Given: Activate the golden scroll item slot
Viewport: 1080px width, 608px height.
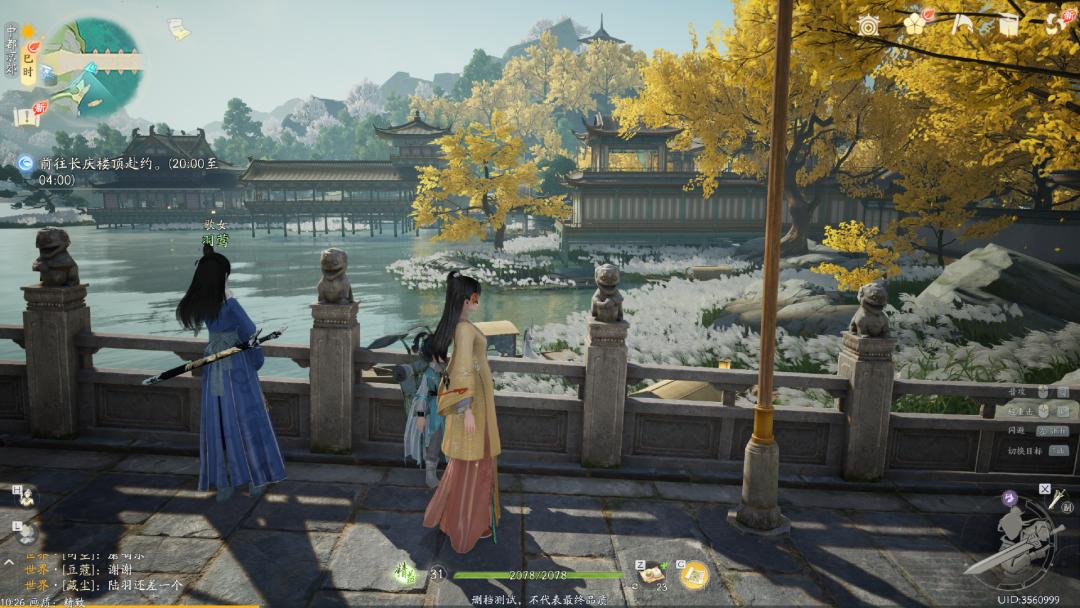Looking at the screenshot, I should 694,574.
